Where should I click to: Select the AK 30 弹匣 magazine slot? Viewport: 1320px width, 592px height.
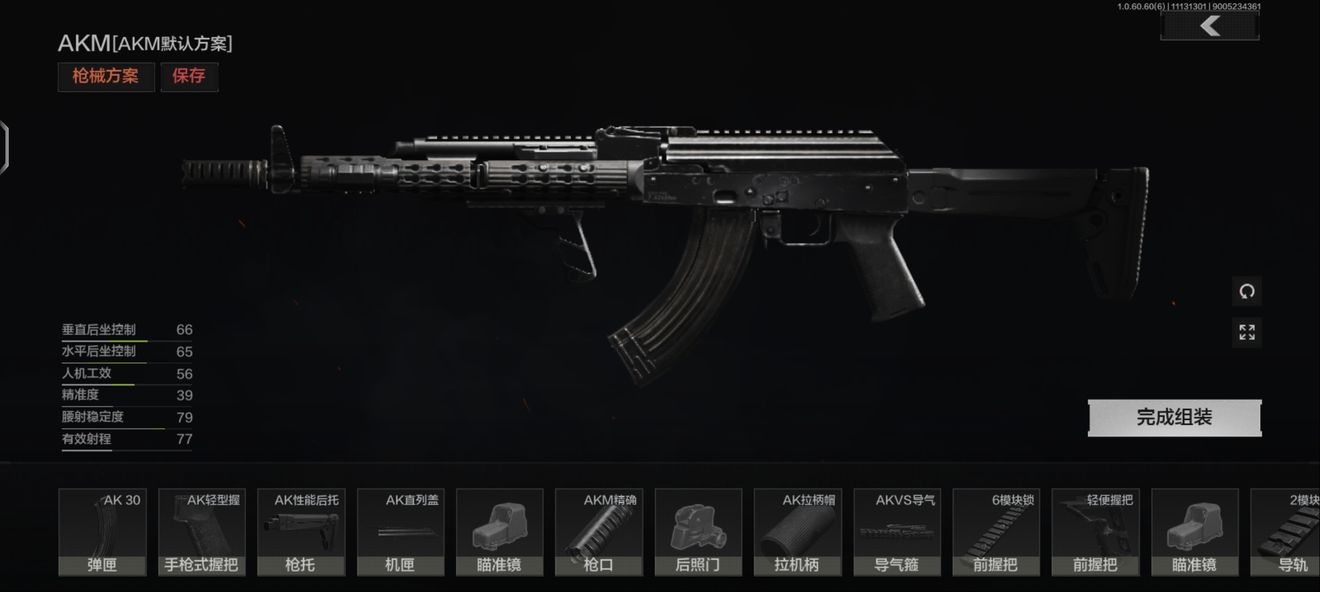[102, 532]
